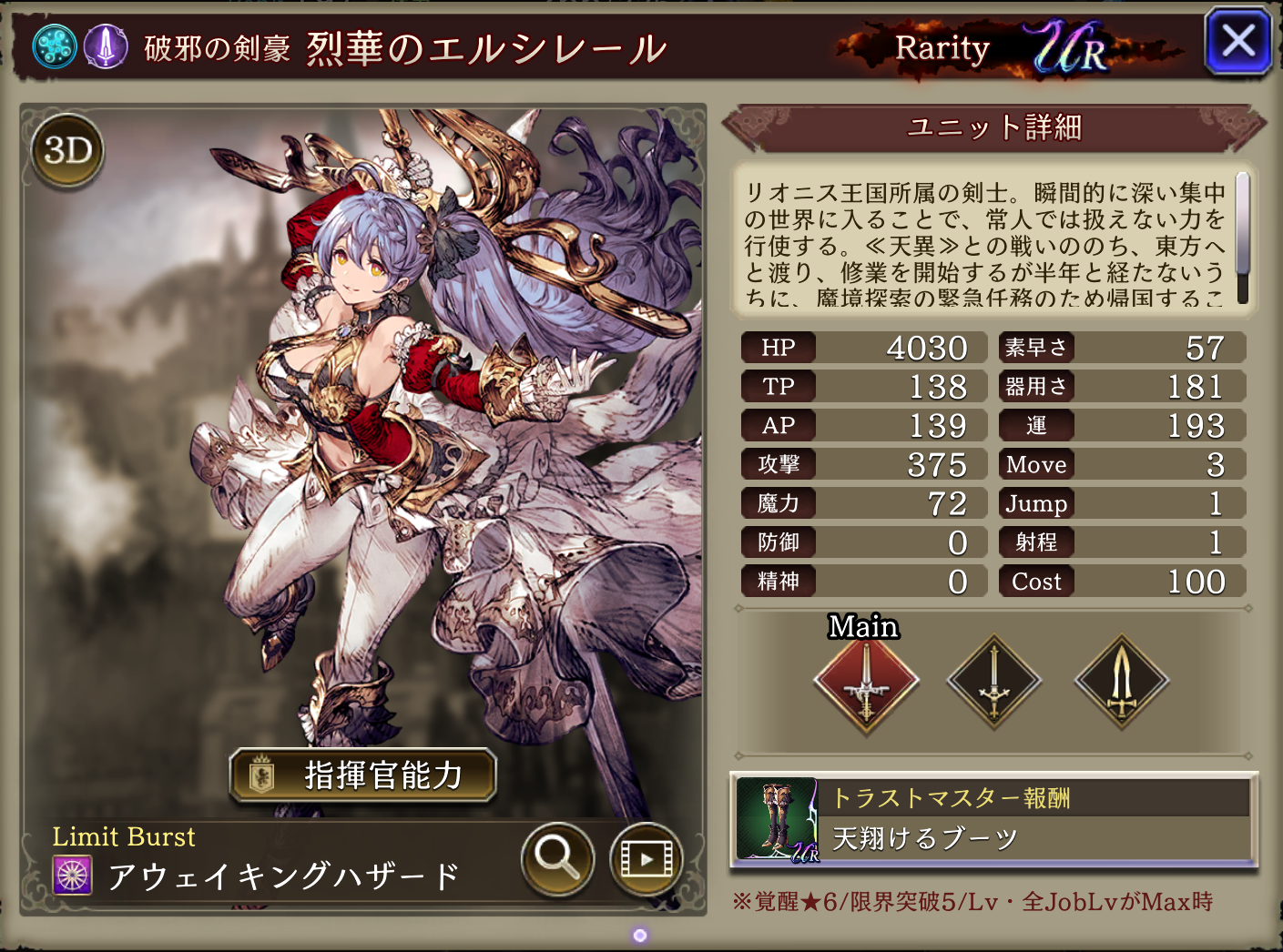Image resolution: width=1283 pixels, height=952 pixels.
Task: Tap the Limit Burst purple skill icon
Action: click(72, 876)
